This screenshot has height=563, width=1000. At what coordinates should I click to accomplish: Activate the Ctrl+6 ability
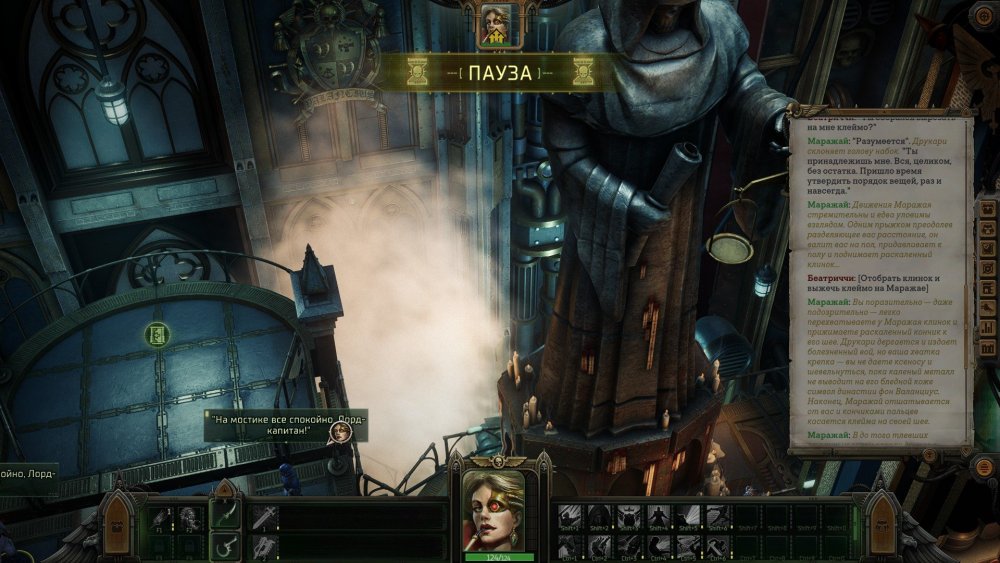716,546
